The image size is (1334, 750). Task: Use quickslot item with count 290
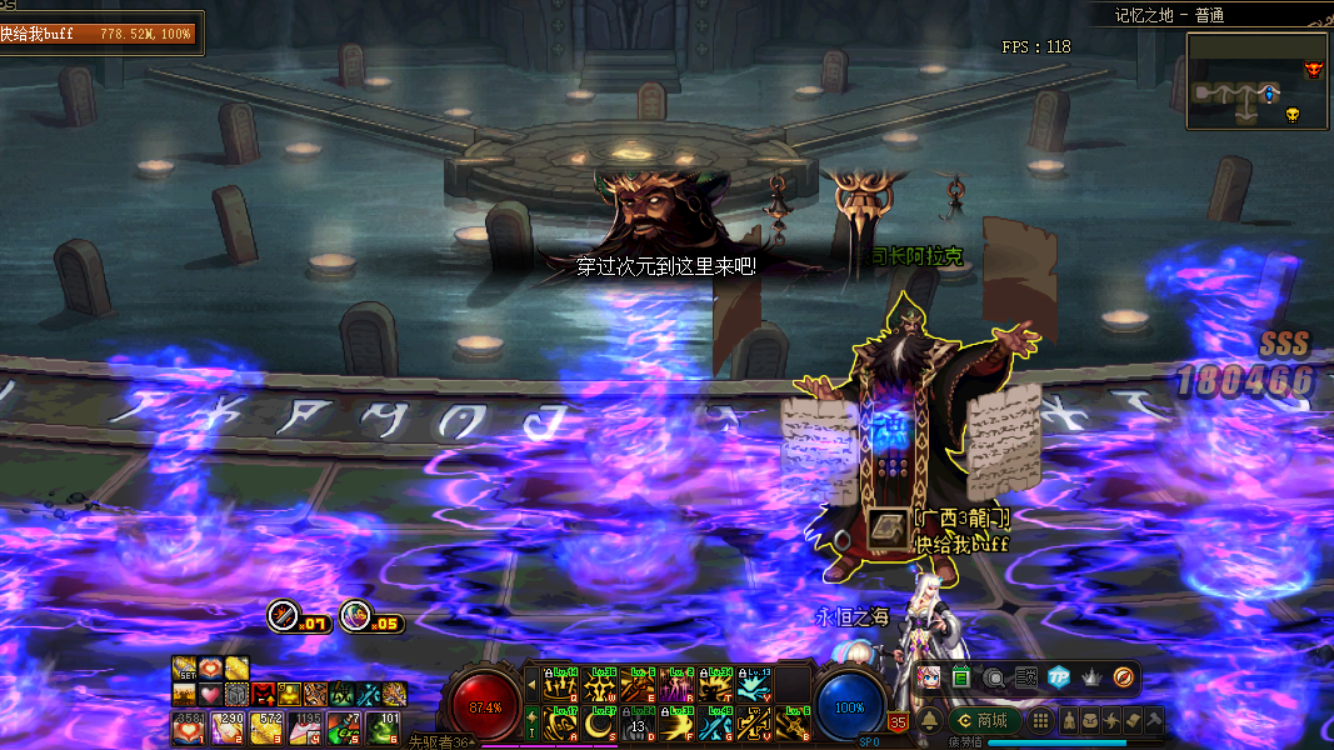click(x=227, y=729)
